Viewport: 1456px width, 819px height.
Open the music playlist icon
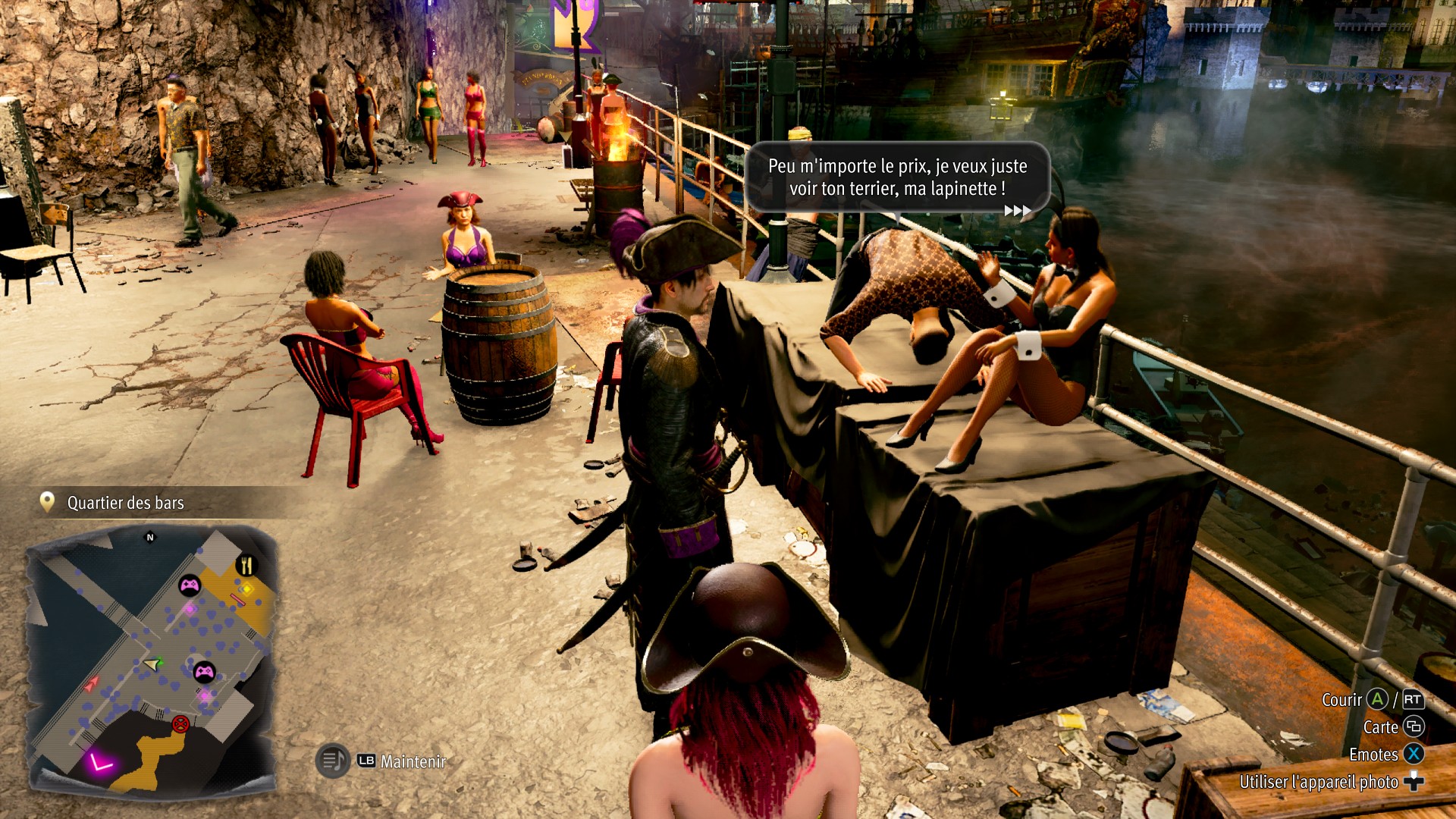[x=332, y=760]
